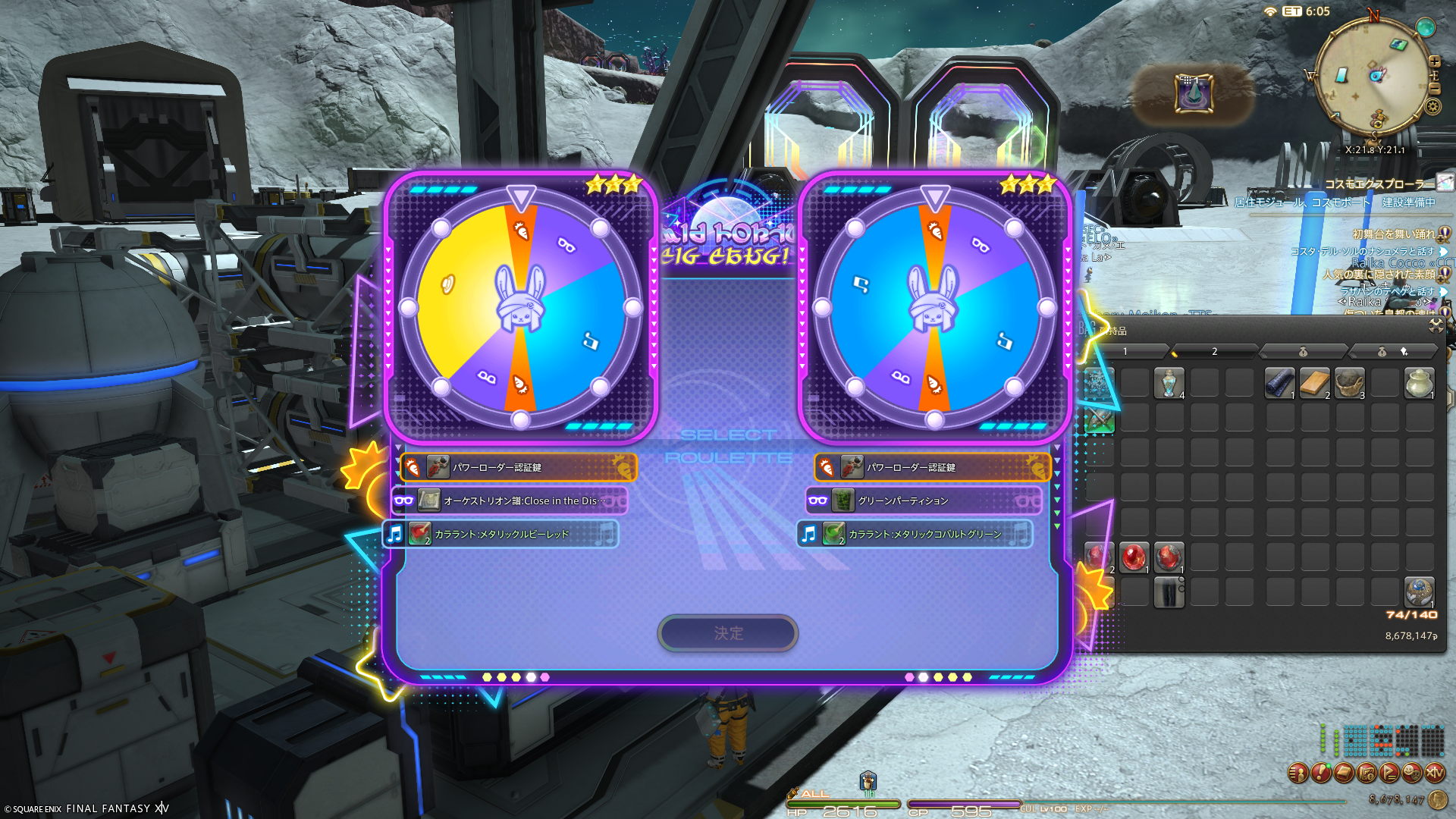This screenshot has width=1456, height=819.
Task: Select the wooden lumber plank item
Action: pyautogui.click(x=1314, y=382)
